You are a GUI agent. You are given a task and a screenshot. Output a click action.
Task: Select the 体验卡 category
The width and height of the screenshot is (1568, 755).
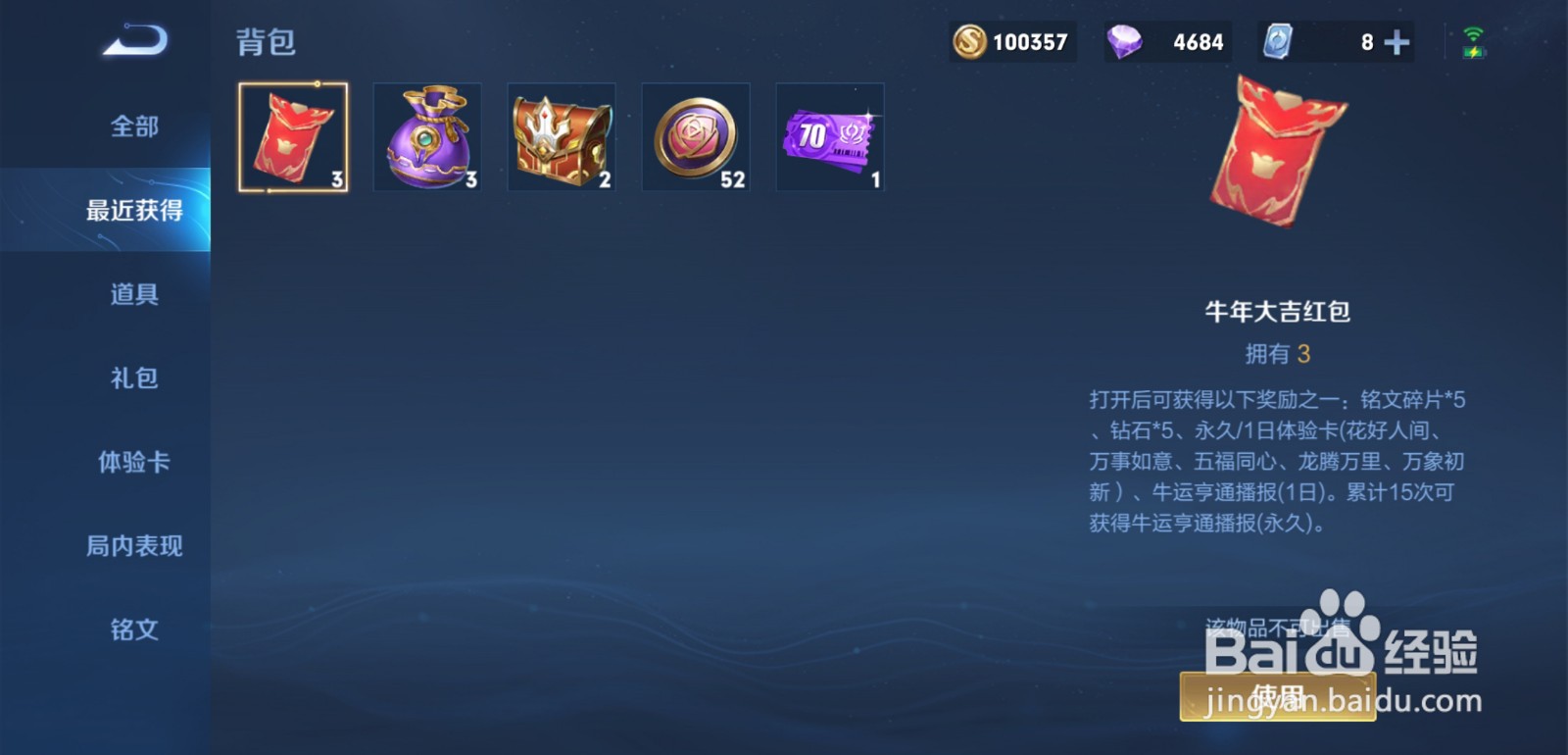[x=132, y=462]
